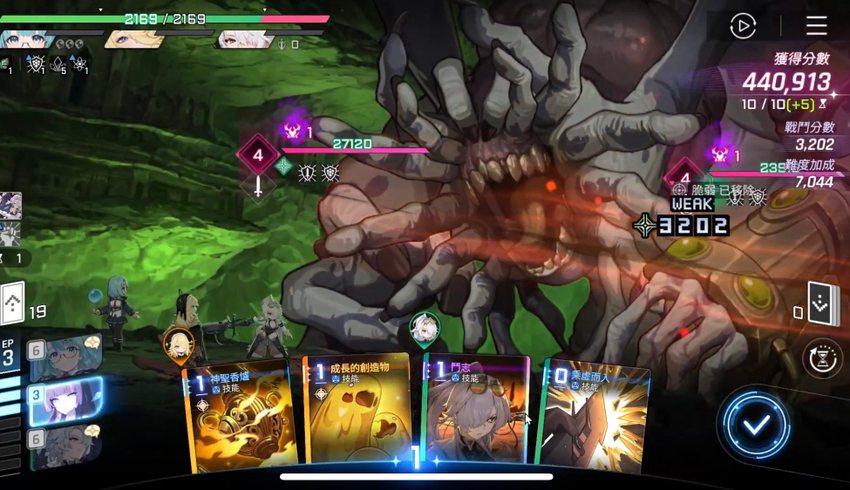
Task: Select the 成長的創造物 skill card
Action: [x=358, y=412]
